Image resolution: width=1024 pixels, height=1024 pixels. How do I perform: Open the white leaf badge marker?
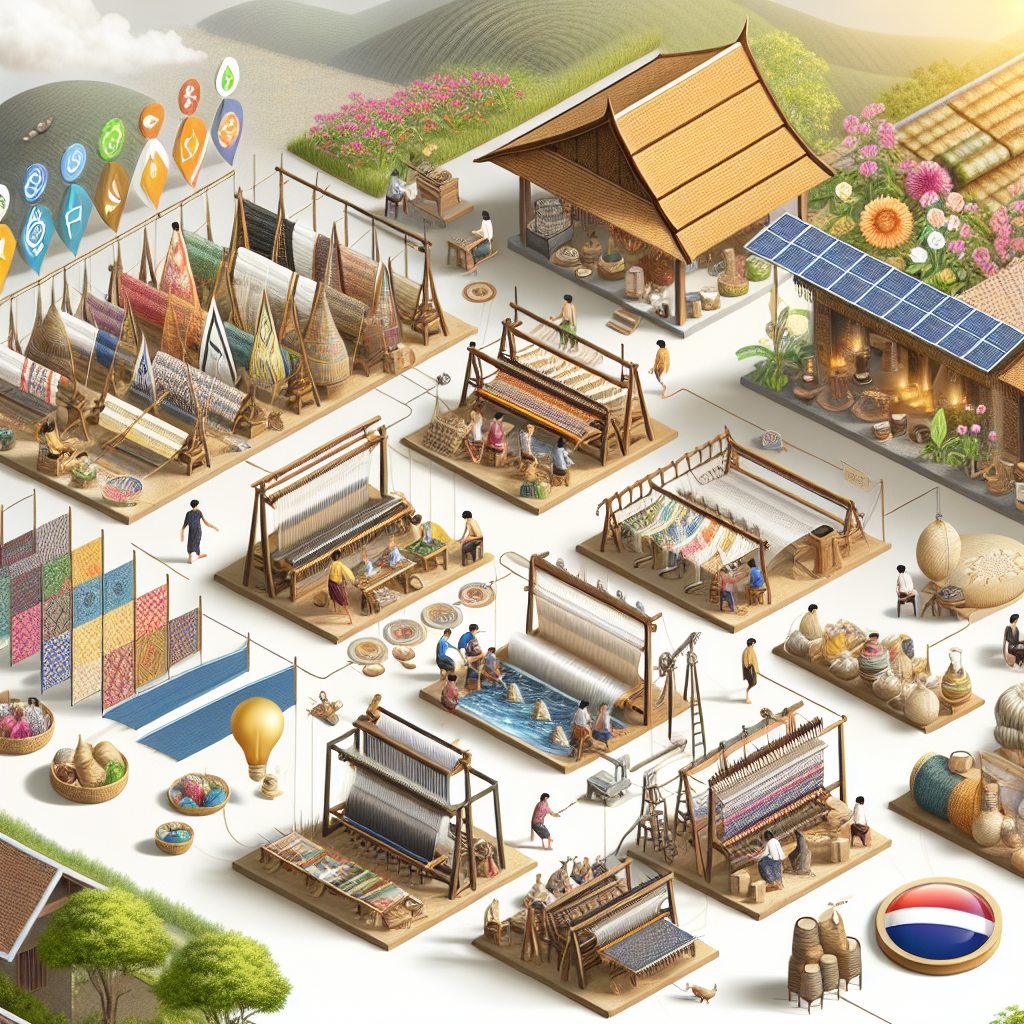[228, 77]
